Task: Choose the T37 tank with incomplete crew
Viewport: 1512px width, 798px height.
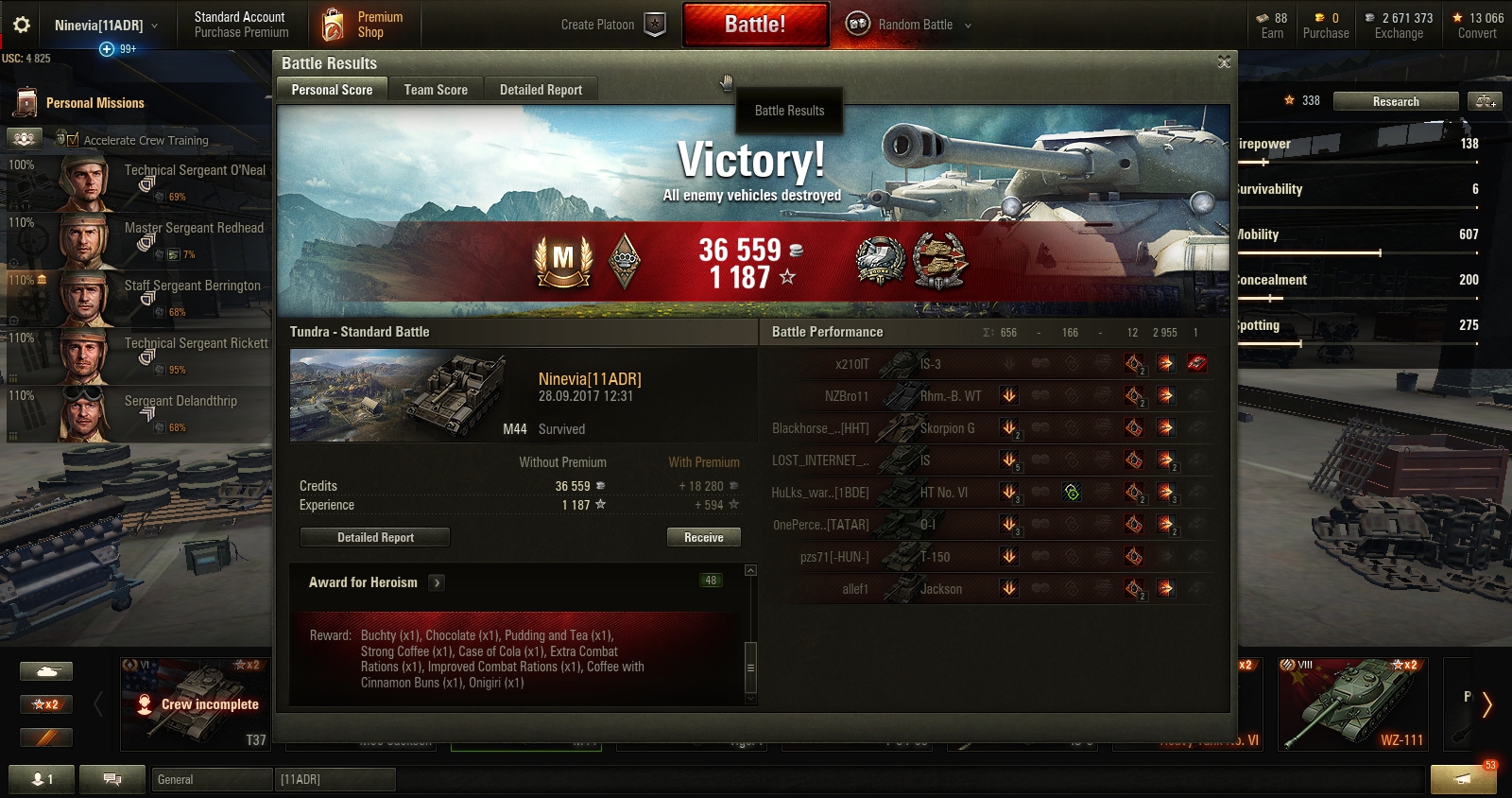Action: tap(196, 703)
